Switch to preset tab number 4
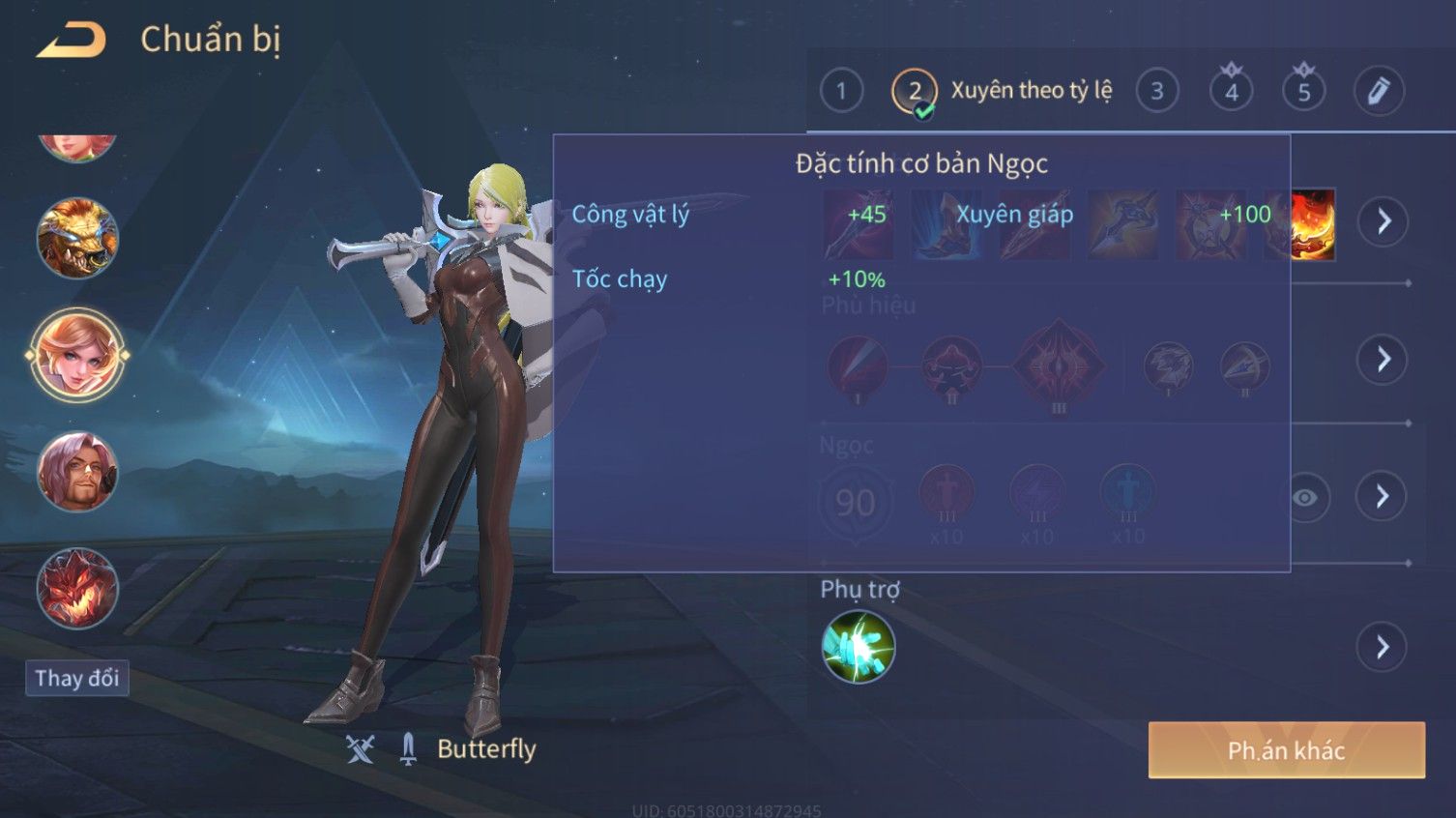The height and width of the screenshot is (818, 1456). tap(1231, 92)
